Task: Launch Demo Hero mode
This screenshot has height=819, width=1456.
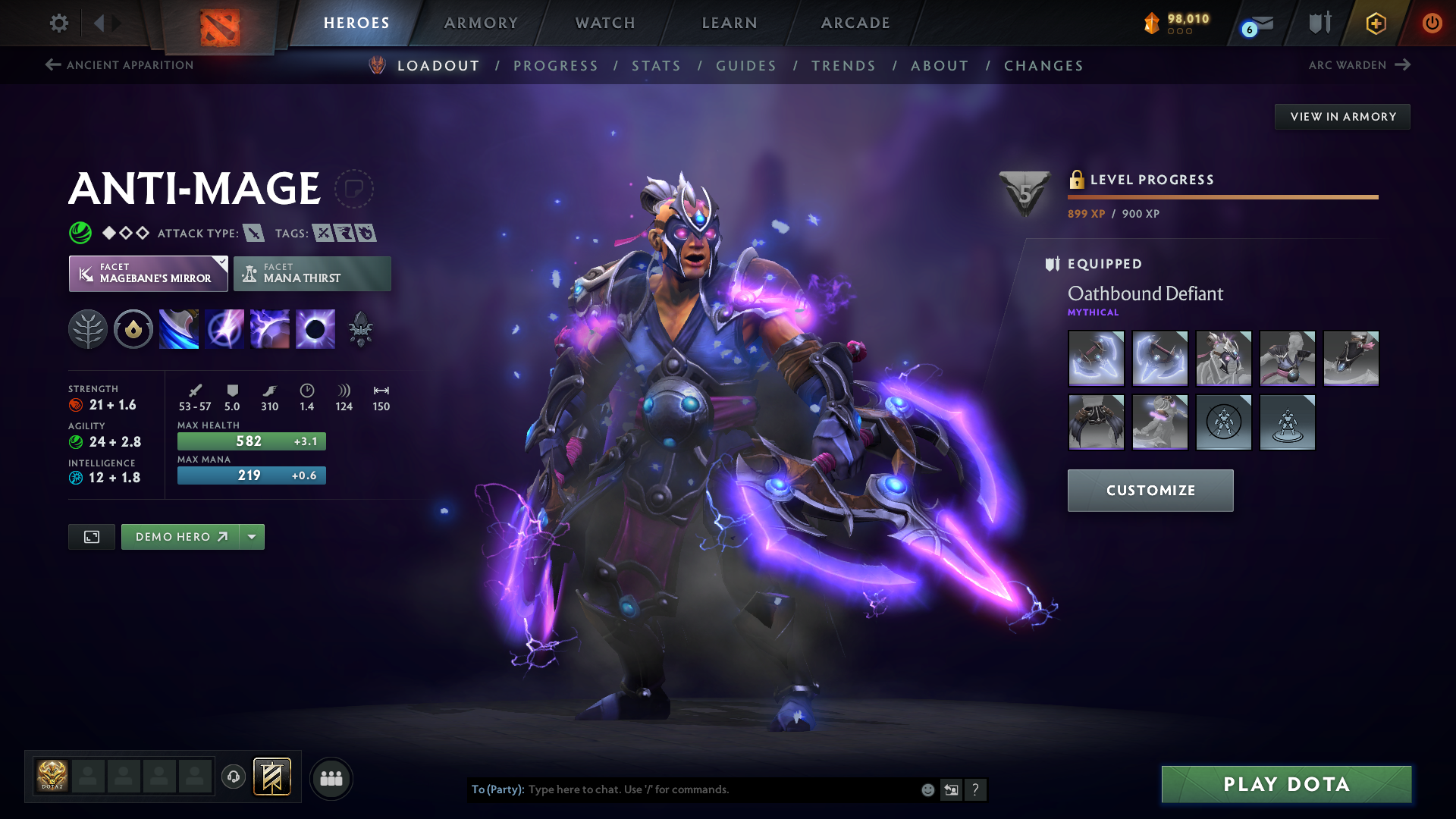Action: click(180, 537)
